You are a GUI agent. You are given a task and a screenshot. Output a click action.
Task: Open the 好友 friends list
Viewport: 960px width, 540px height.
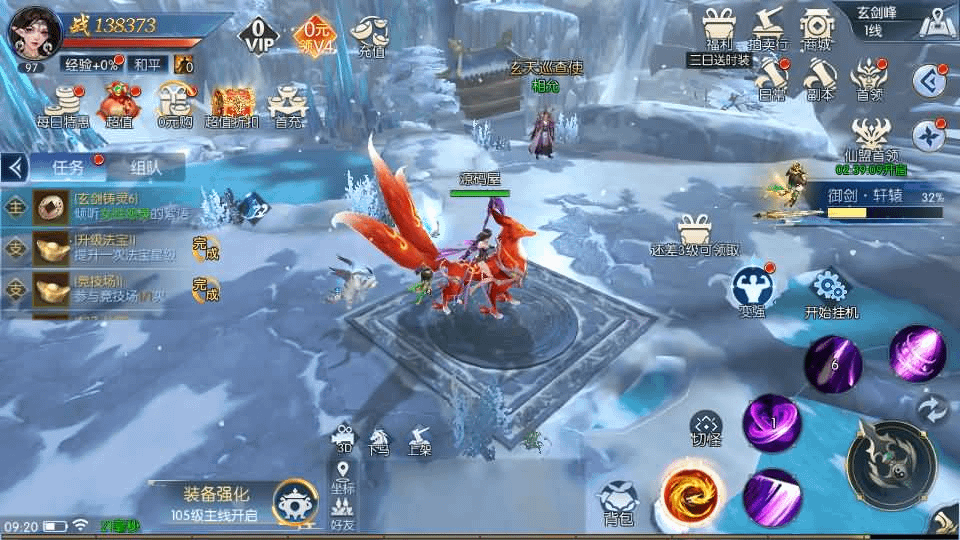(343, 512)
